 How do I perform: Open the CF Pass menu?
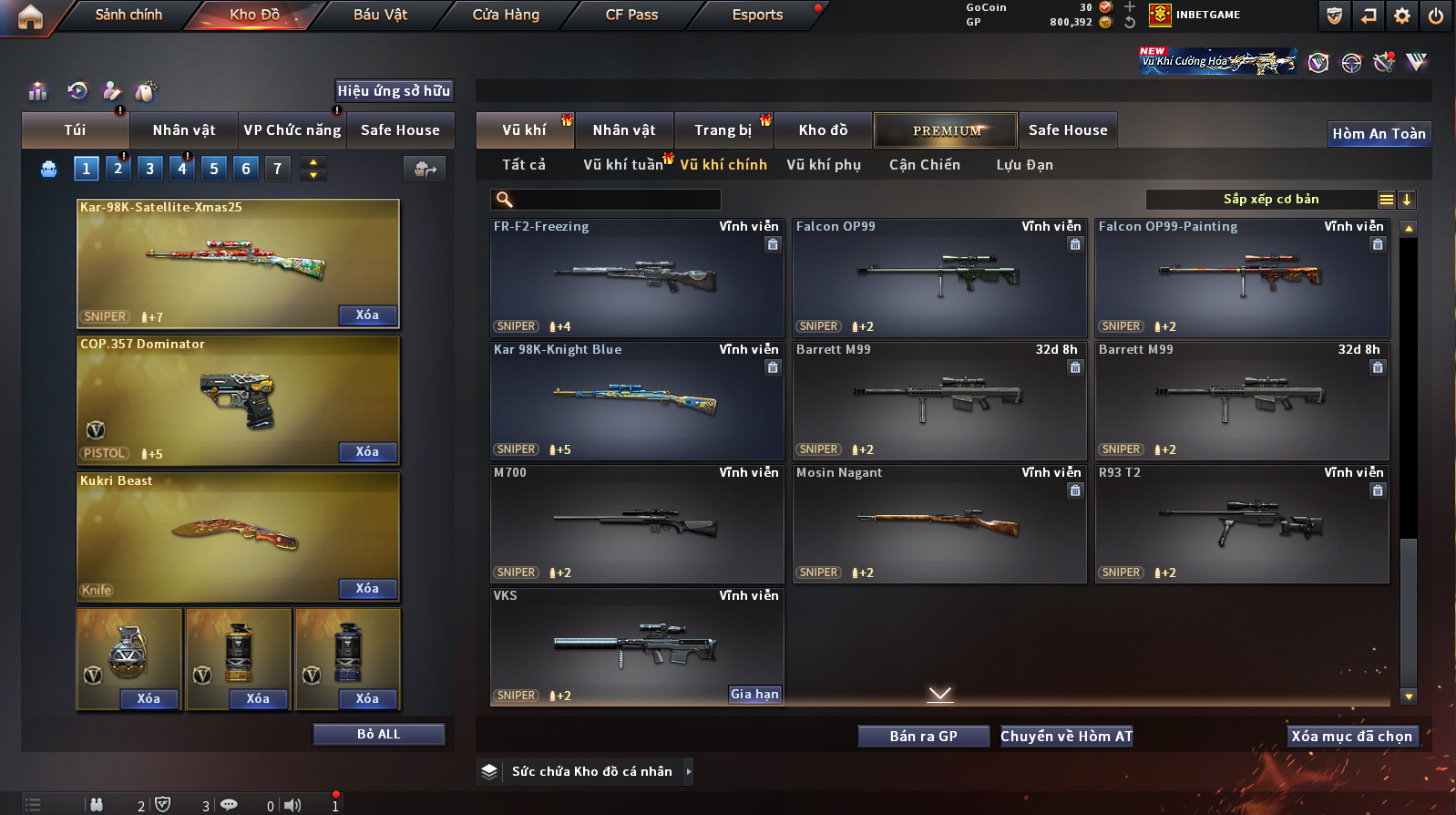tap(631, 15)
